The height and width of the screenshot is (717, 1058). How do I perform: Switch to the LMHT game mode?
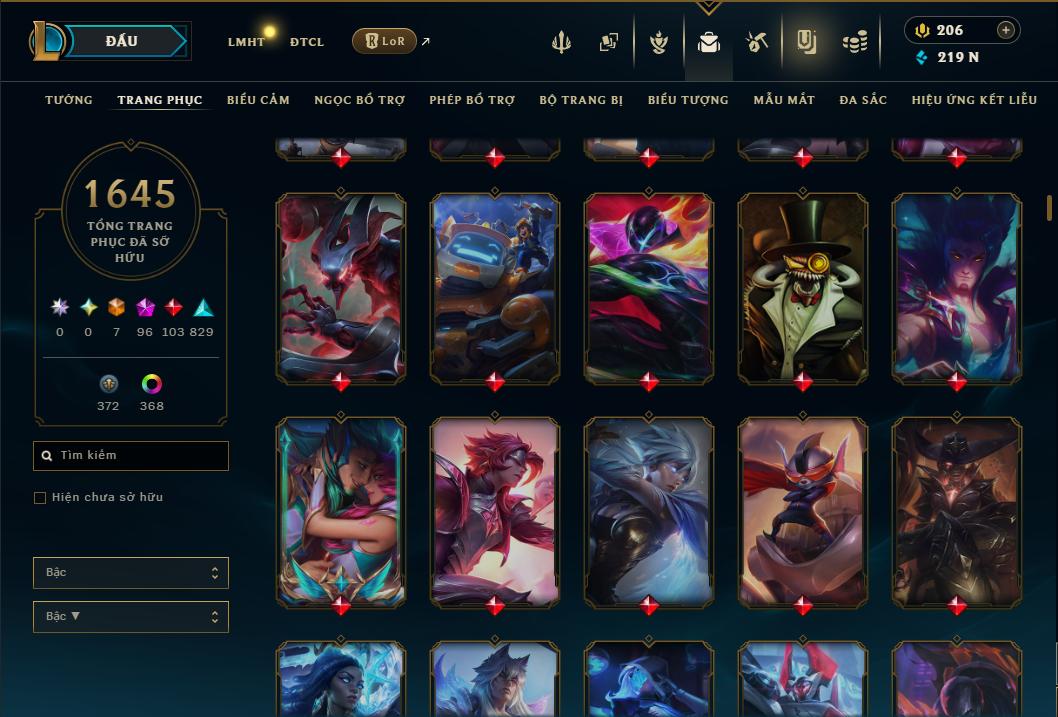click(x=246, y=42)
